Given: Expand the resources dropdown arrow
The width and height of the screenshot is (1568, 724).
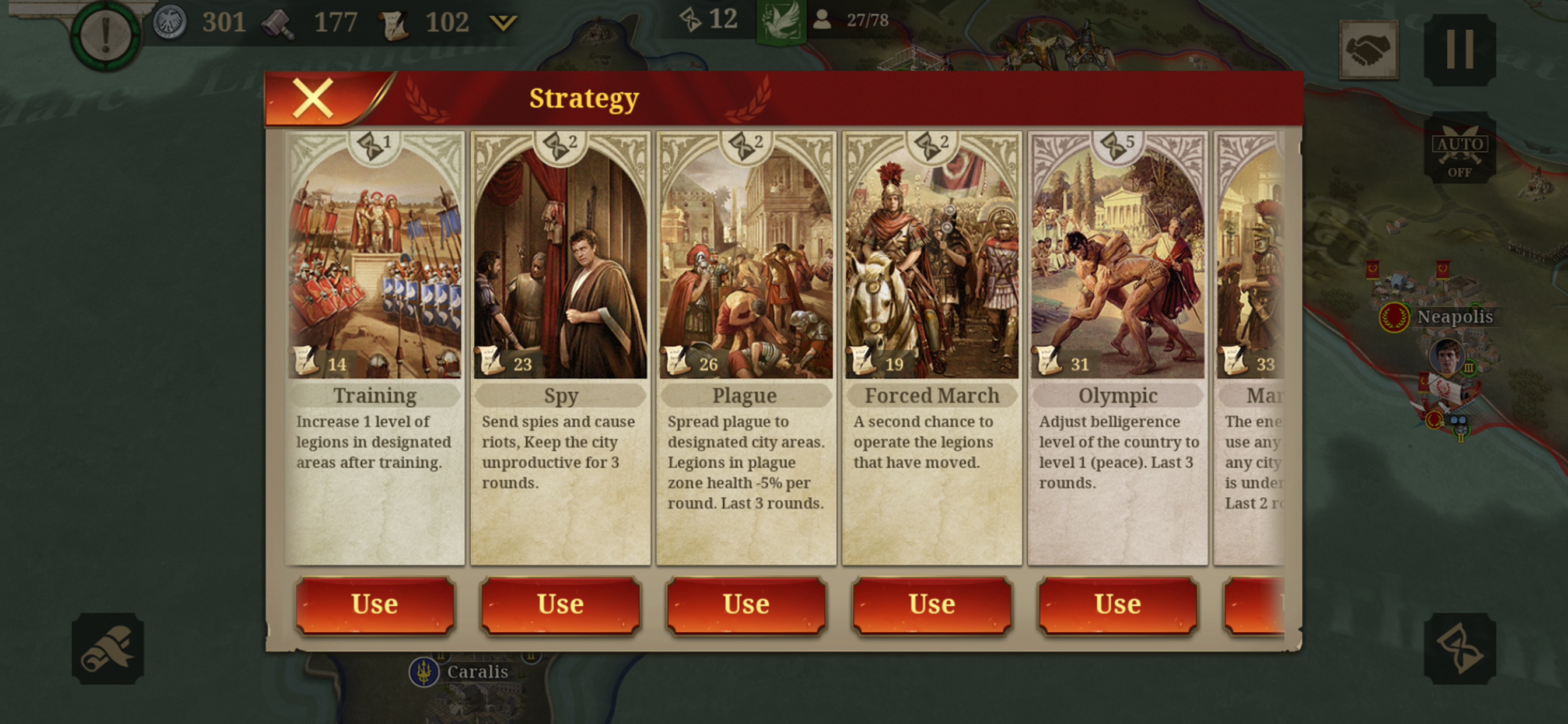Looking at the screenshot, I should pyautogui.click(x=503, y=23).
